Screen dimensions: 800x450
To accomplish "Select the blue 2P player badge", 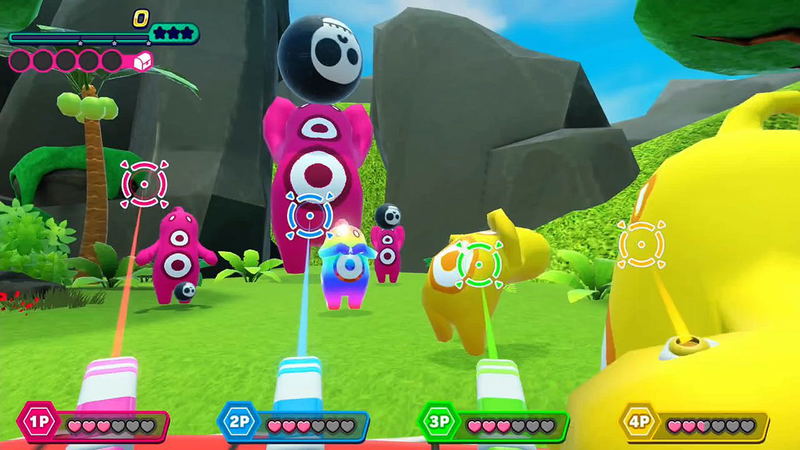I will (240, 424).
